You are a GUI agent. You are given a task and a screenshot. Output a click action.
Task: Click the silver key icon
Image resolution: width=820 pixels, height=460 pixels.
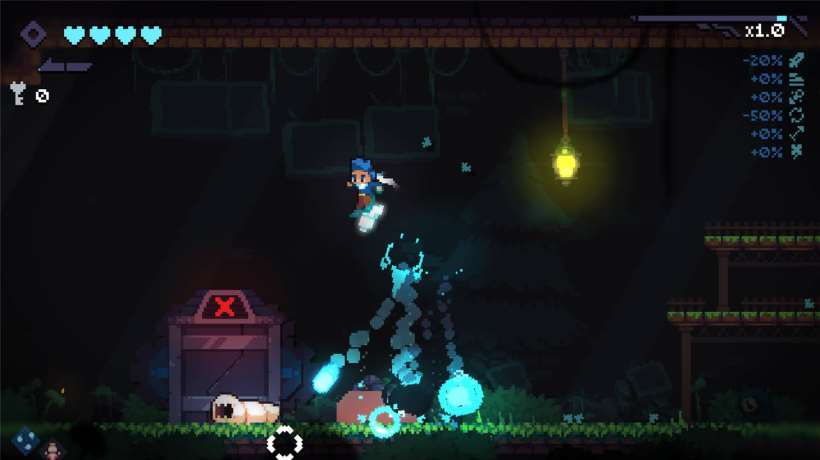pos(19,94)
